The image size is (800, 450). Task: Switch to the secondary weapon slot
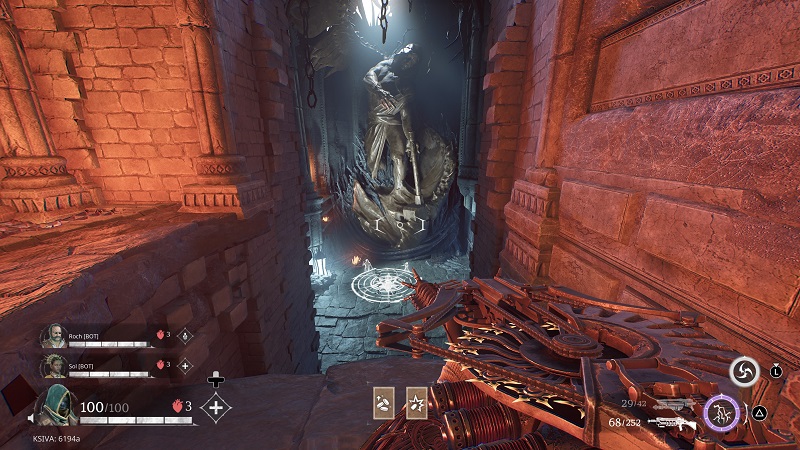coord(670,402)
